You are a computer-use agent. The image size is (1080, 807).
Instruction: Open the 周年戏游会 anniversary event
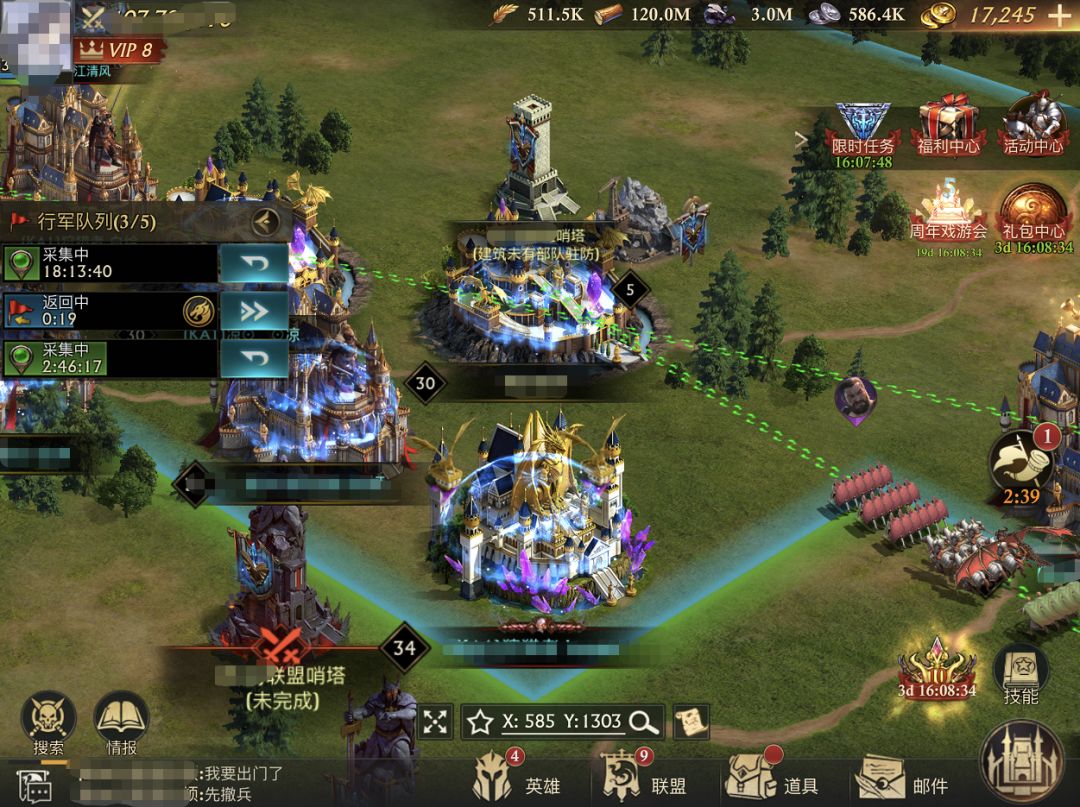coord(948,213)
